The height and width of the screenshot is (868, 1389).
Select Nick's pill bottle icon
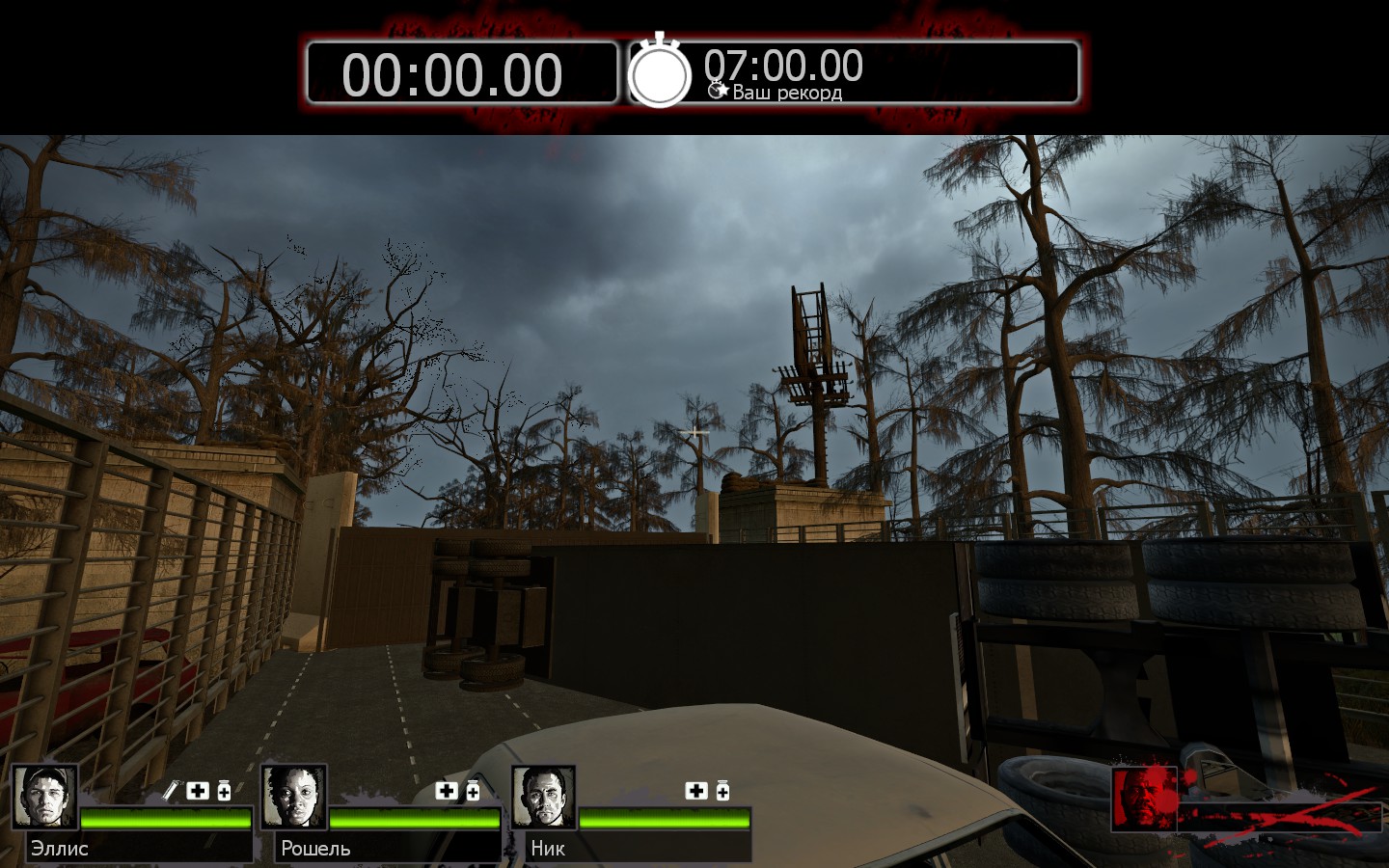[x=722, y=791]
